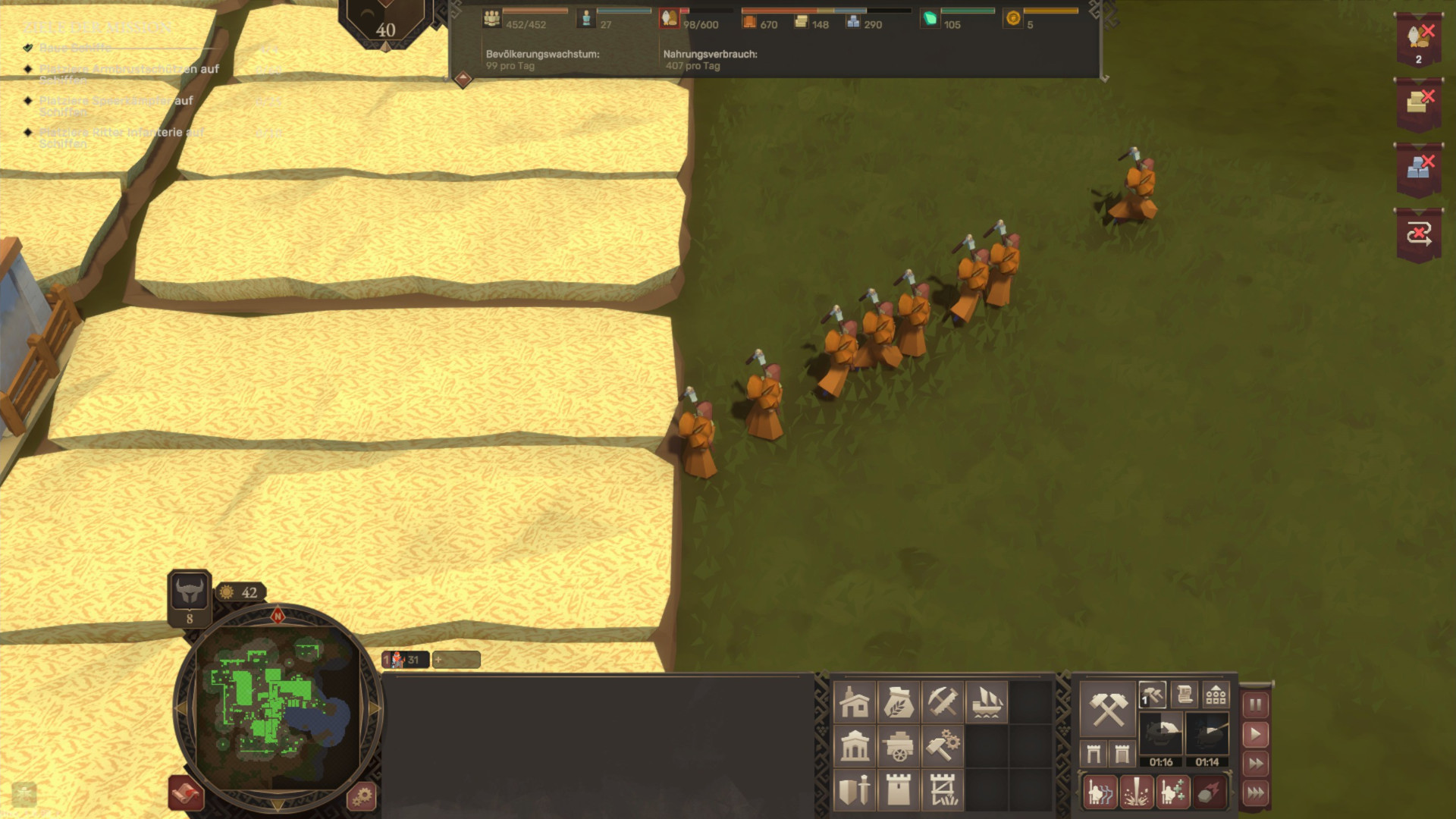
Task: Select the trade cart category
Action: click(899, 746)
